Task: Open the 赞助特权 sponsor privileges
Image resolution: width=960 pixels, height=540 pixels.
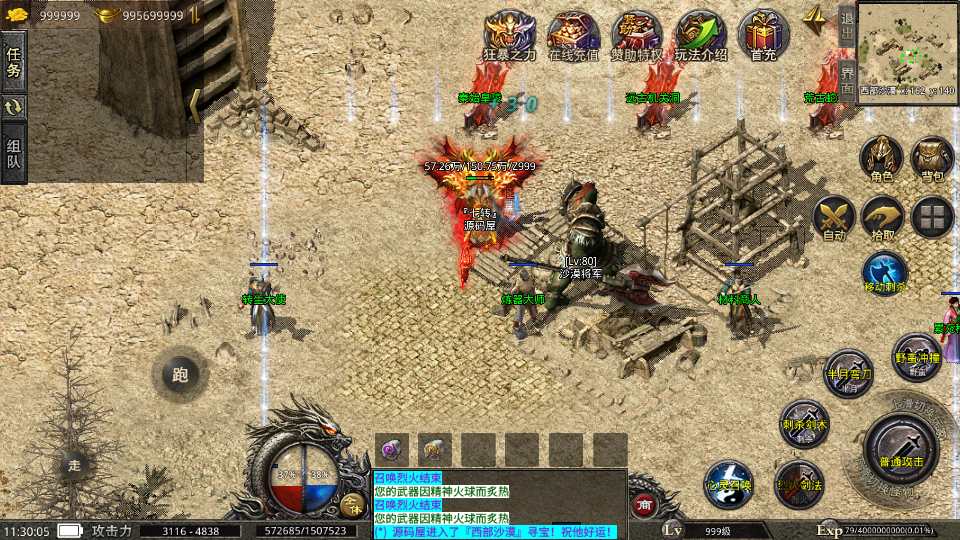Action: tap(637, 36)
